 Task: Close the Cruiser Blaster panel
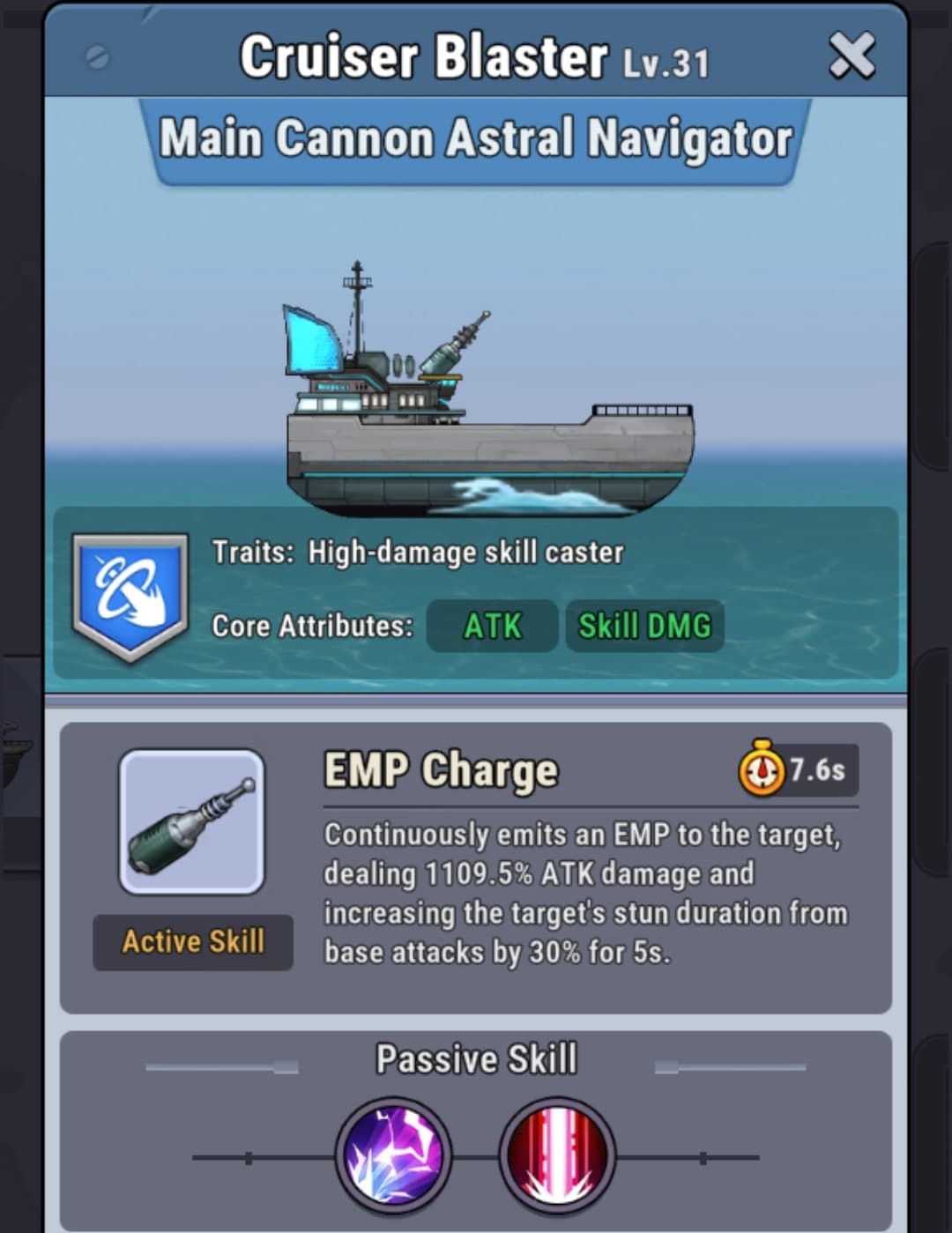pyautogui.click(x=852, y=56)
